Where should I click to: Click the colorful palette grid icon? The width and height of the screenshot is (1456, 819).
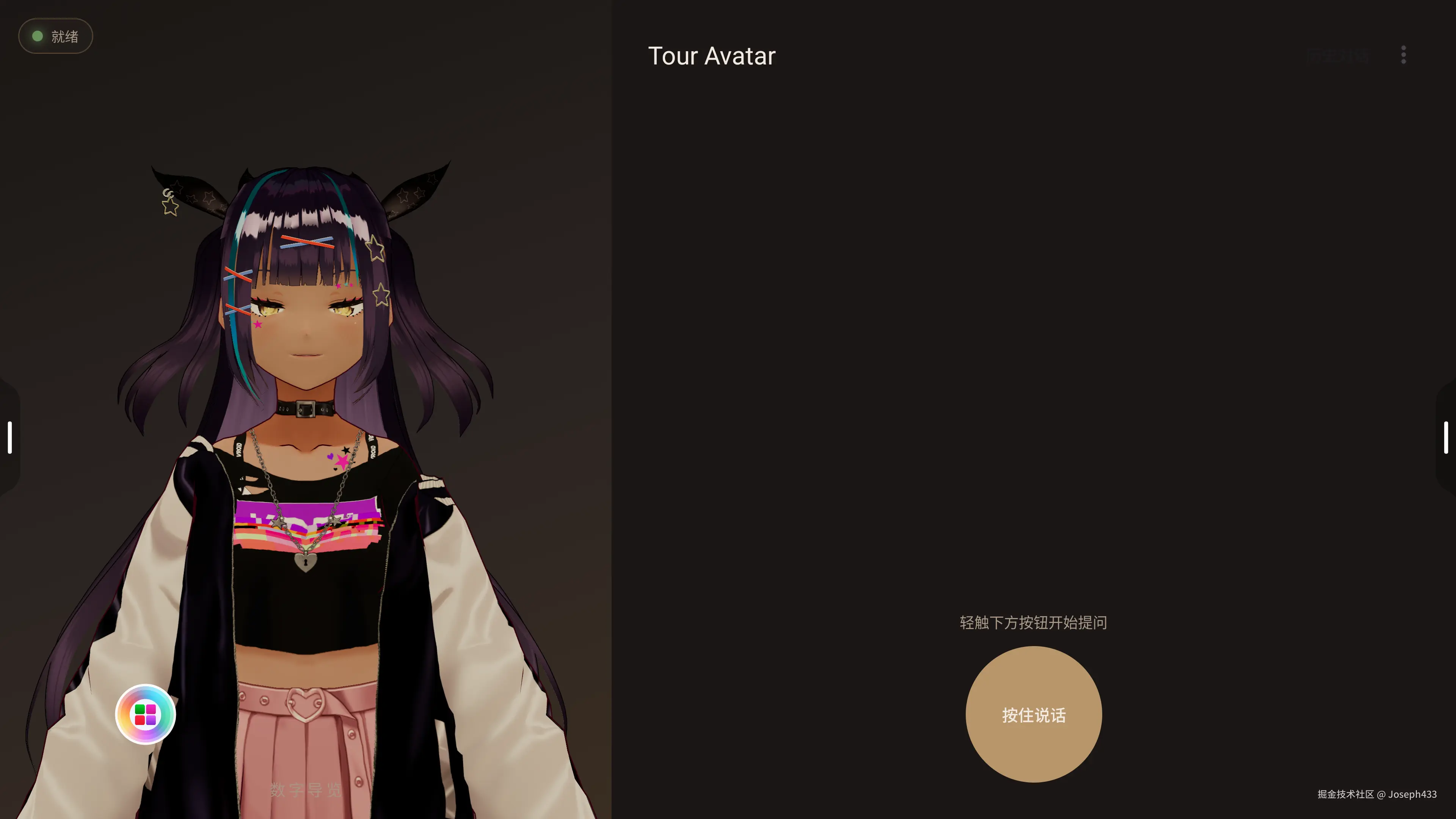[x=145, y=714]
